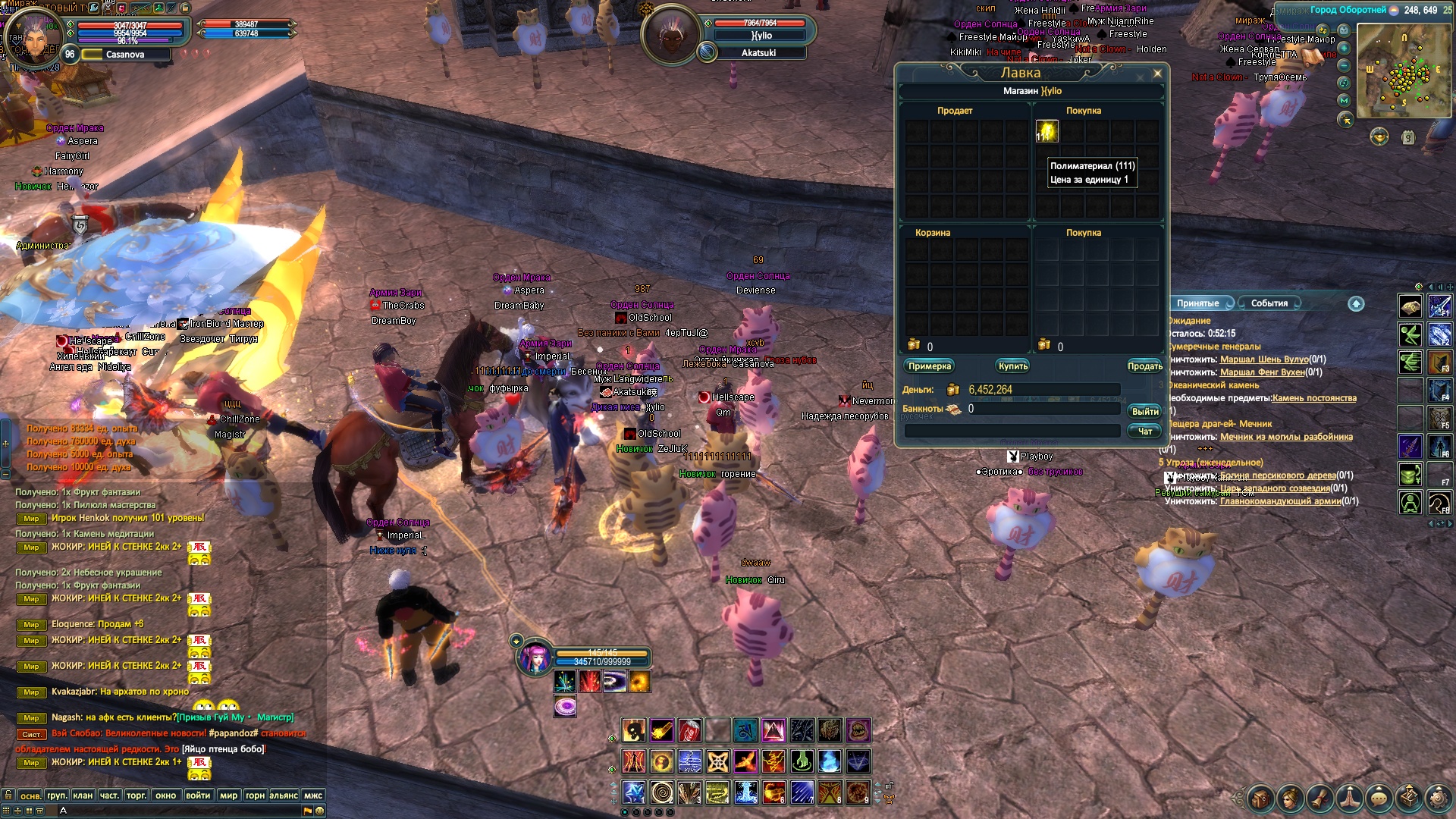Select the Полиматериал item slot
The height and width of the screenshot is (819, 1456).
click(x=1047, y=131)
